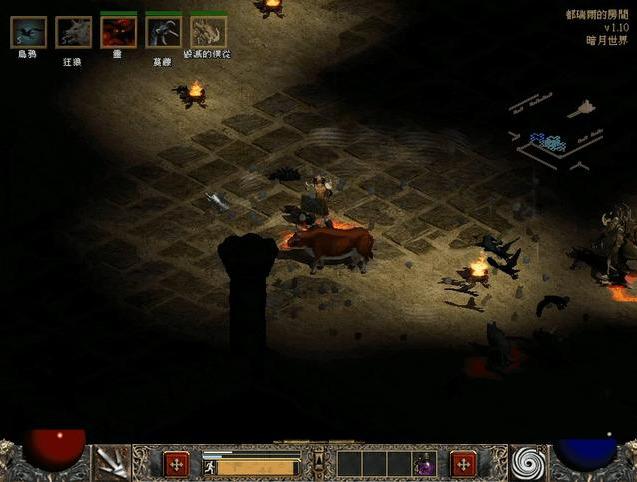637x482 pixels.
Task: Select the raven summon portrait
Action: tap(28, 32)
